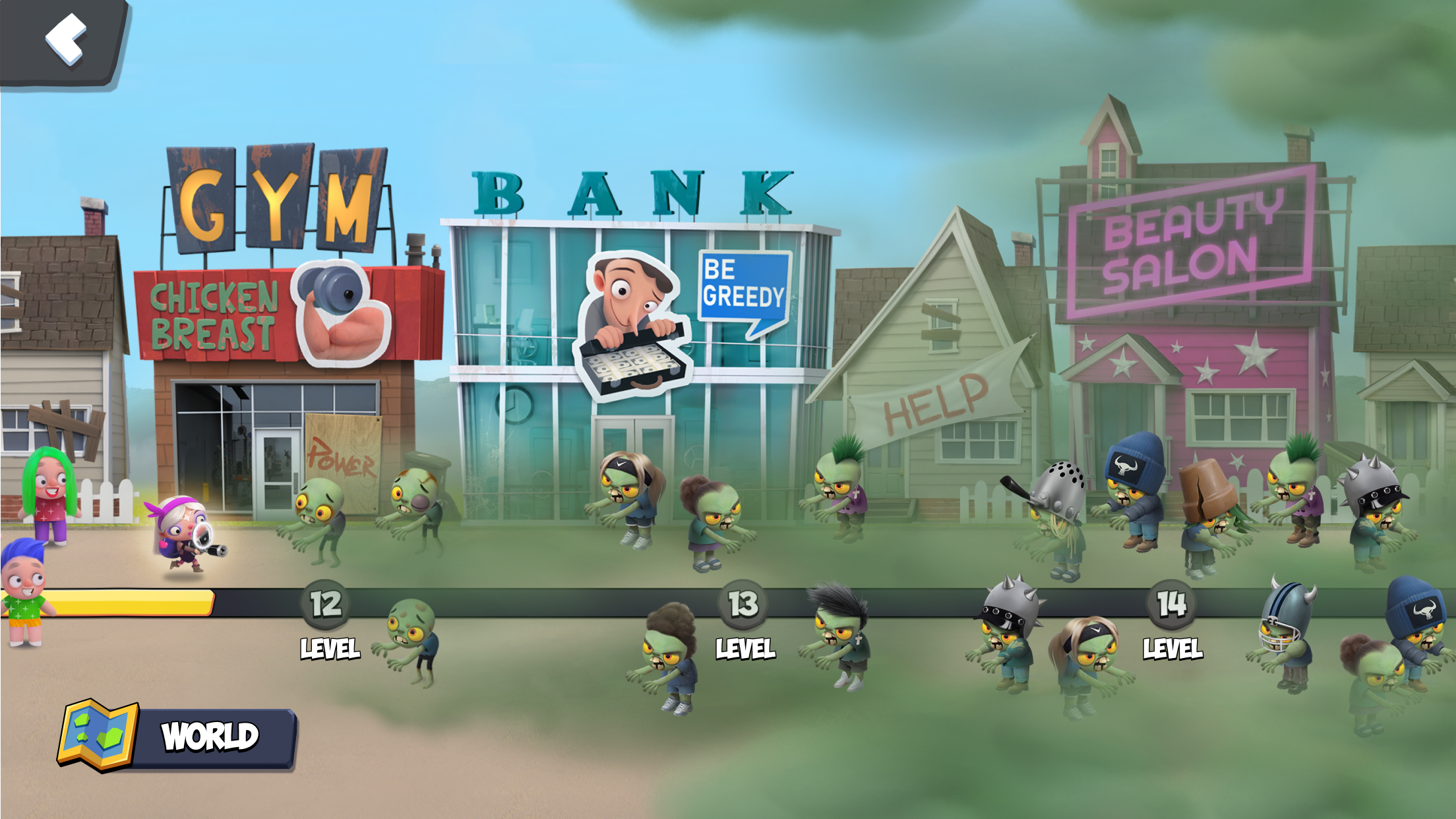Open the GYM building
Screen dimensions: 1456x819
(x=277, y=317)
